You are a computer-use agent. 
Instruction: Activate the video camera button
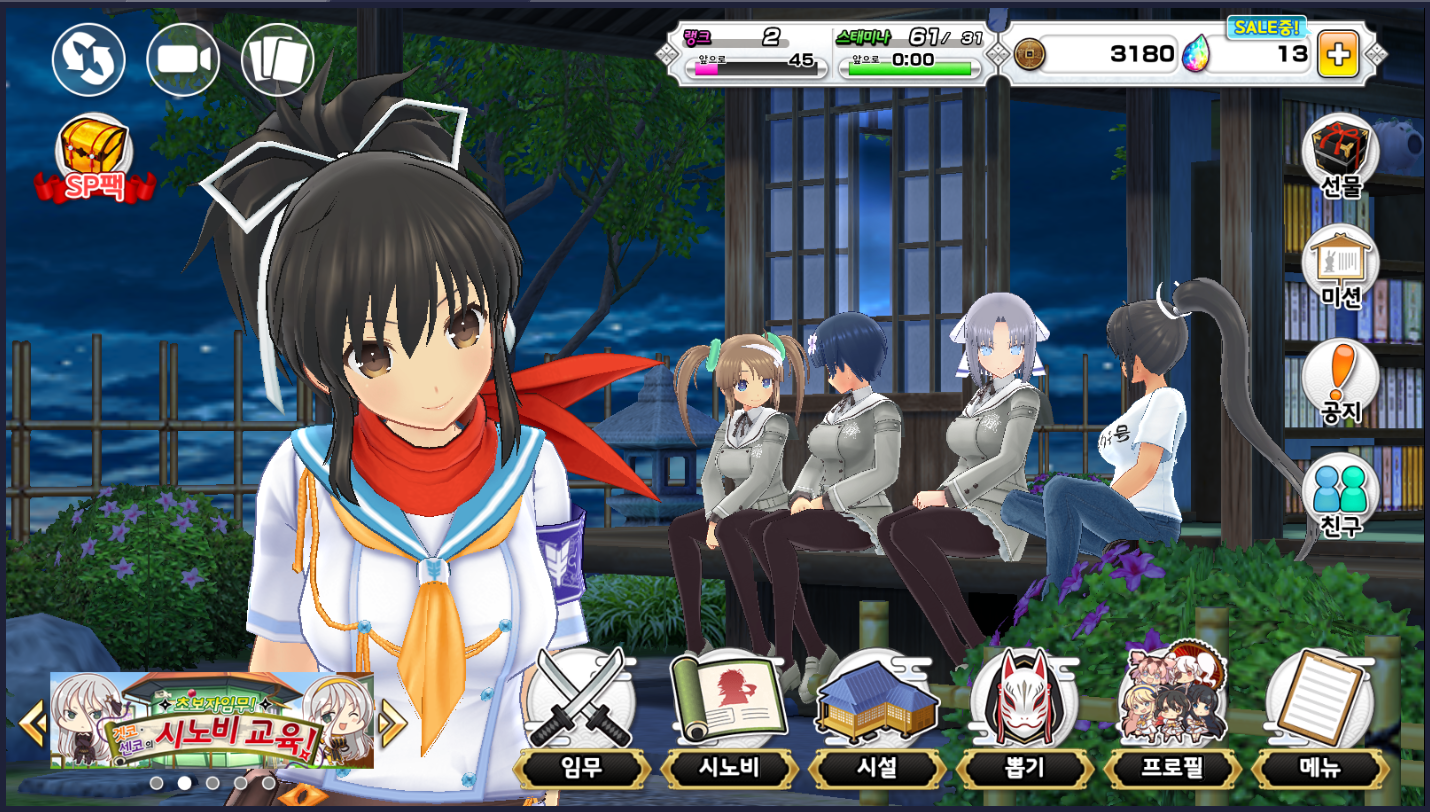coord(183,60)
